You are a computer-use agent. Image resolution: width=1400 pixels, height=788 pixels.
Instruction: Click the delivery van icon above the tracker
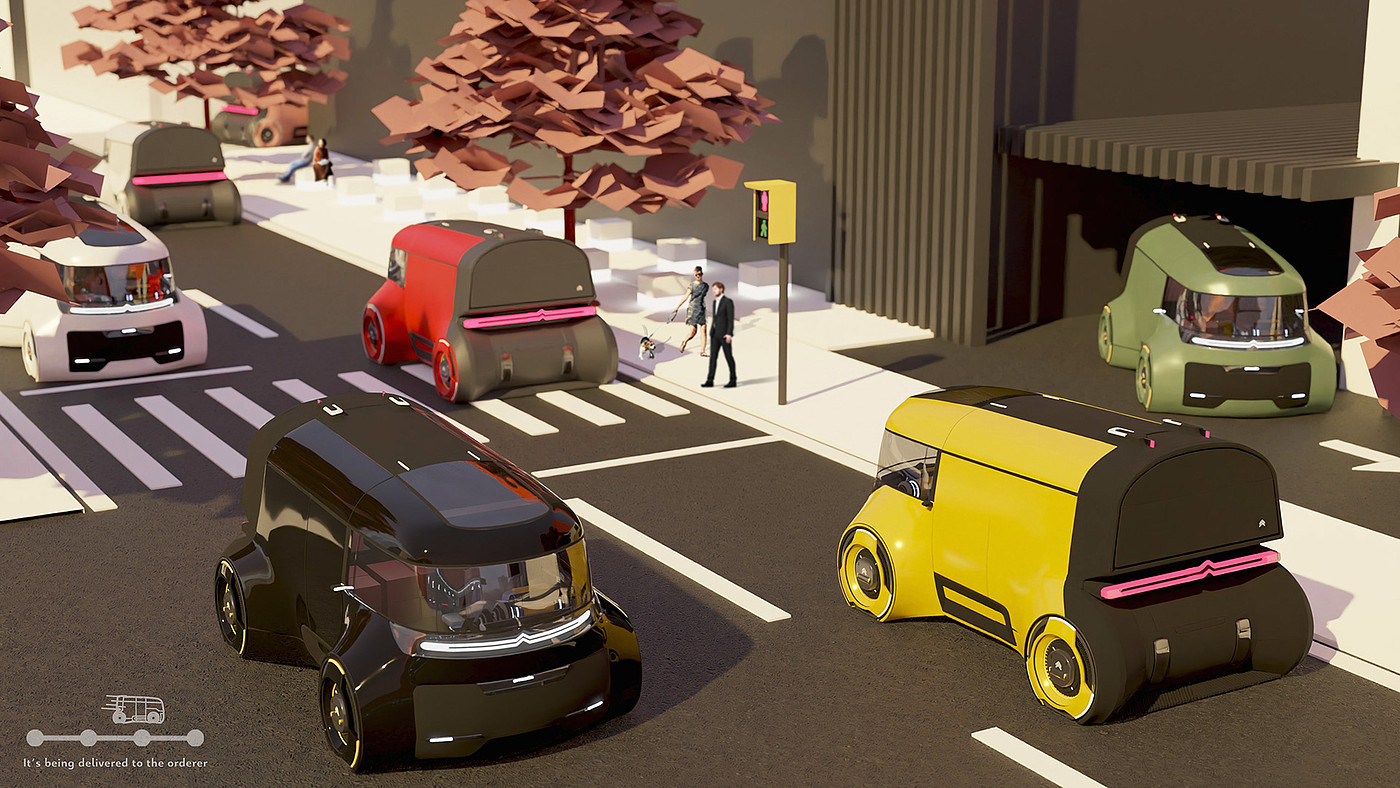click(134, 709)
